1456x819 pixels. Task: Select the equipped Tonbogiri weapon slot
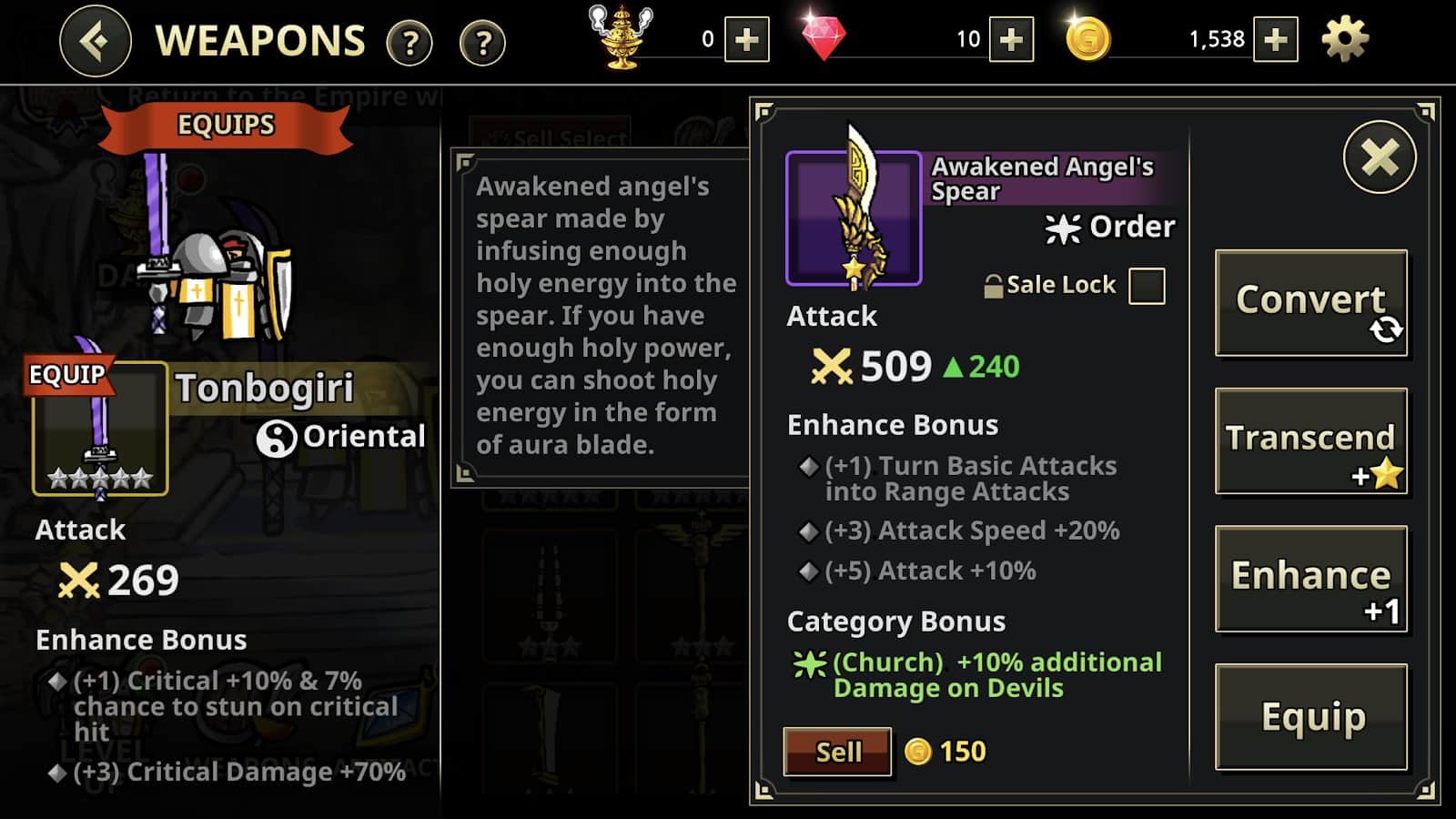100,429
